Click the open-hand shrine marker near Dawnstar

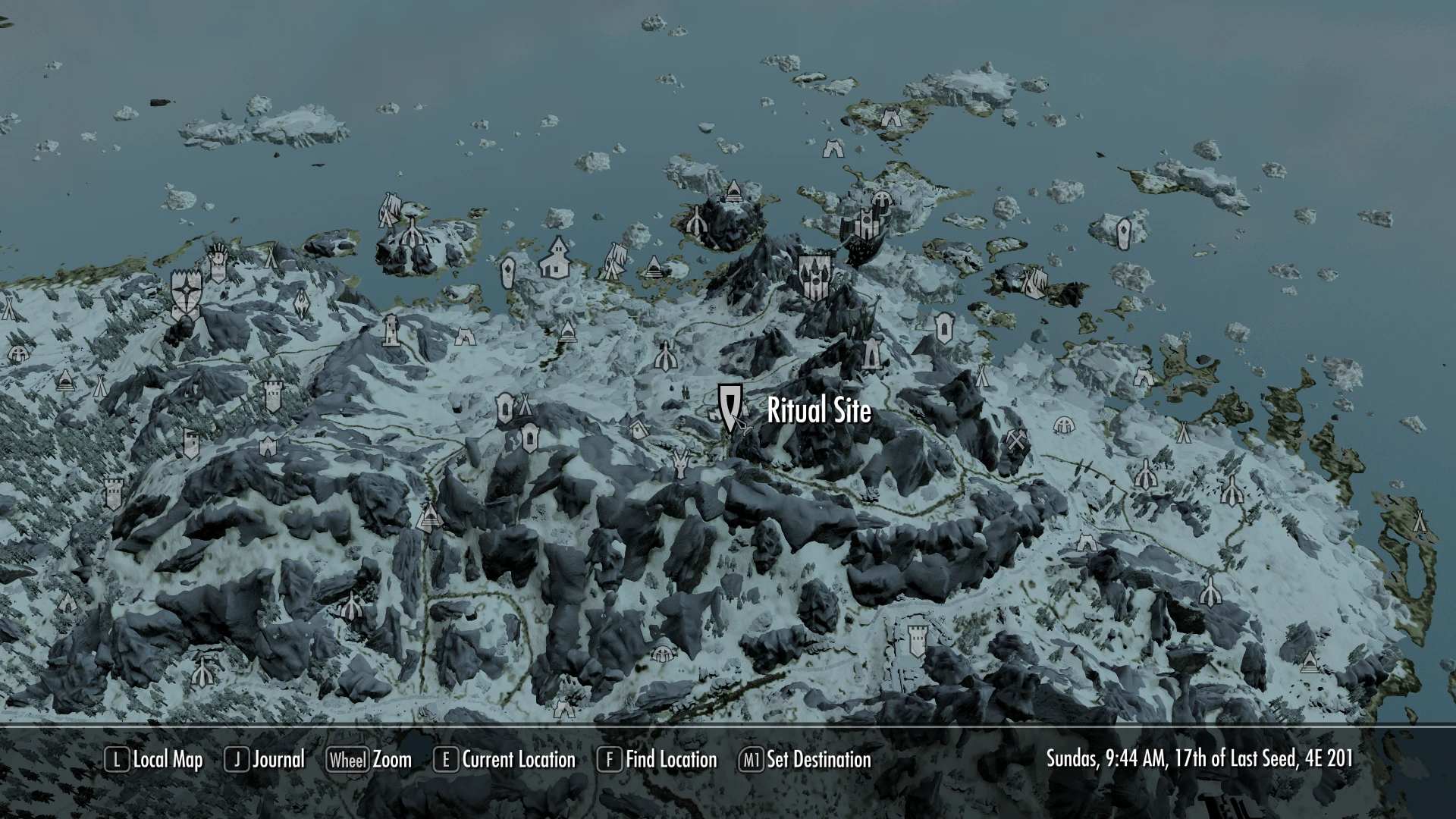218,260
